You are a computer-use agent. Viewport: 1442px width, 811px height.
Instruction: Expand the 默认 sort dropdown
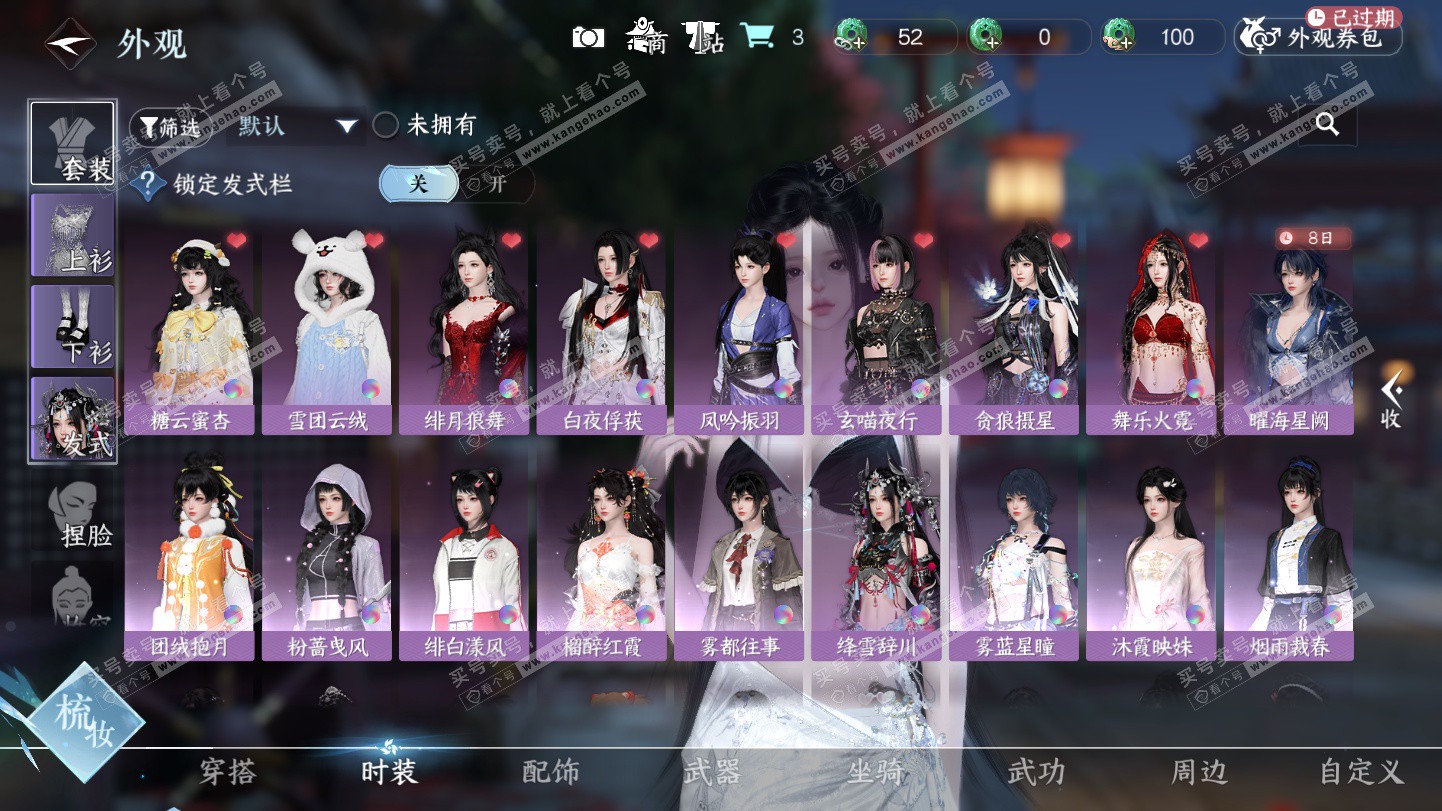296,126
